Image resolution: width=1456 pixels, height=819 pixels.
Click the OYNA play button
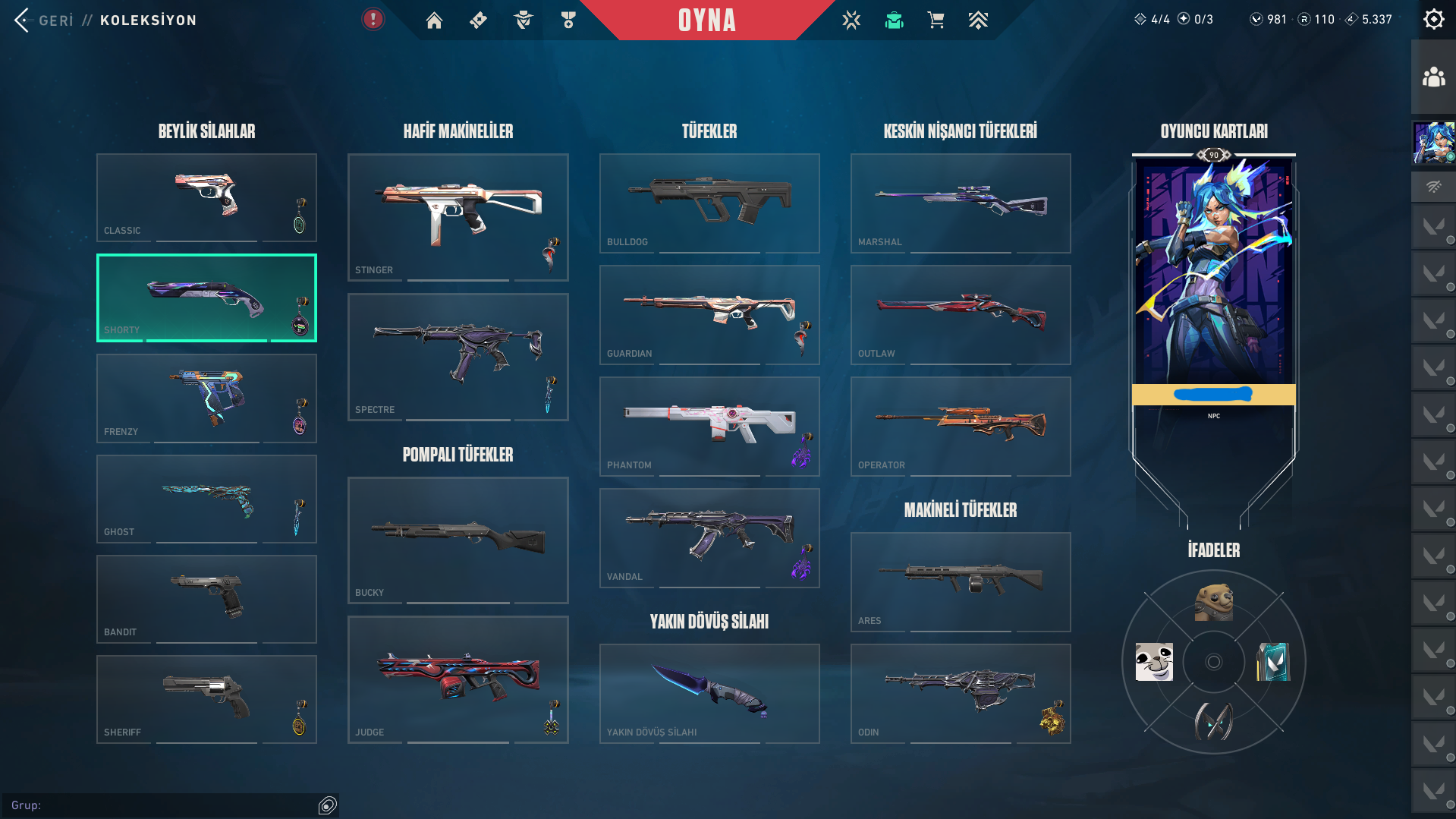pyautogui.click(x=706, y=20)
